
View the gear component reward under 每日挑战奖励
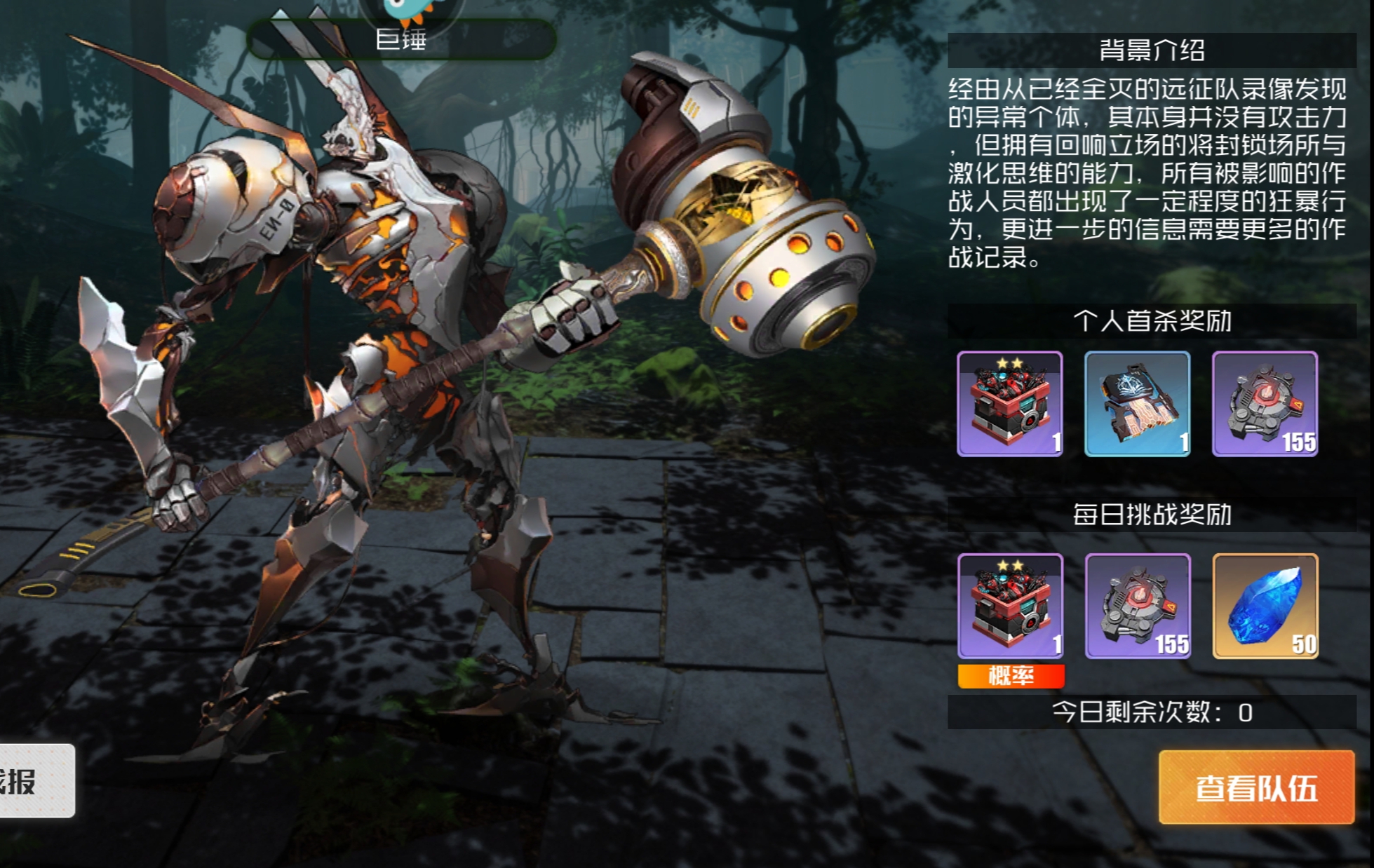coord(1138,606)
